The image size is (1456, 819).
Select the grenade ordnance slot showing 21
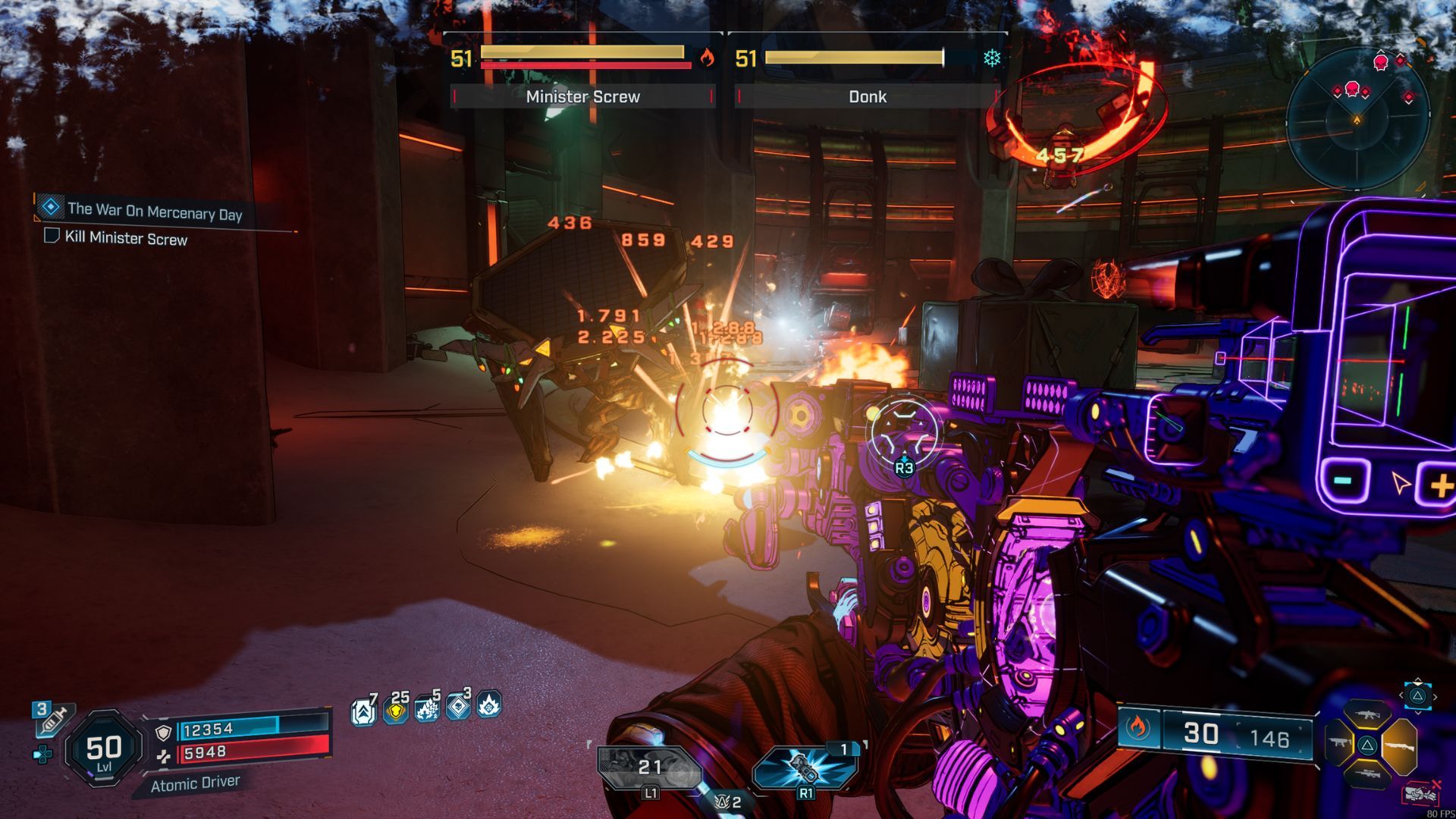(649, 768)
